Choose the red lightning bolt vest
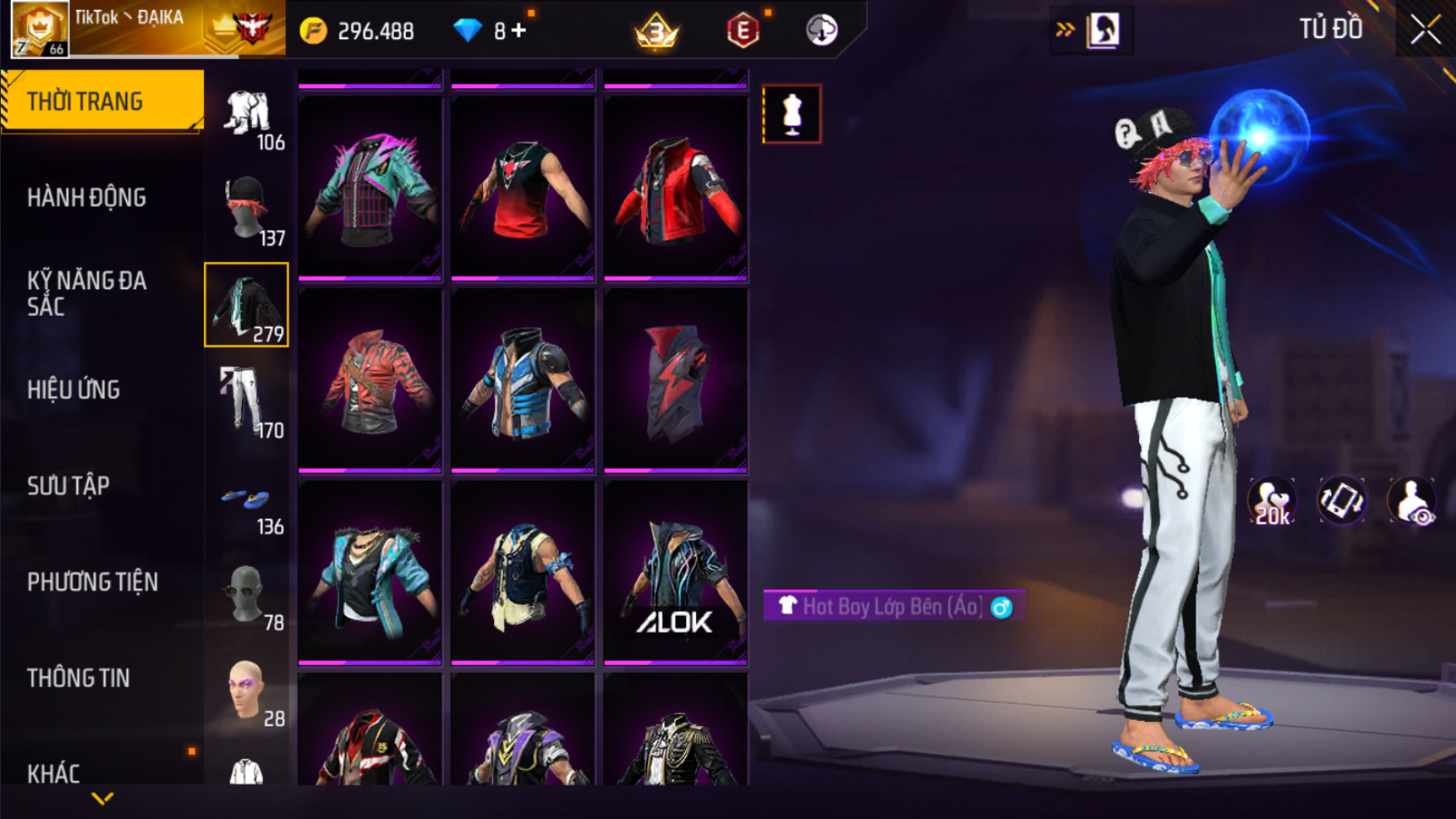 (675, 382)
